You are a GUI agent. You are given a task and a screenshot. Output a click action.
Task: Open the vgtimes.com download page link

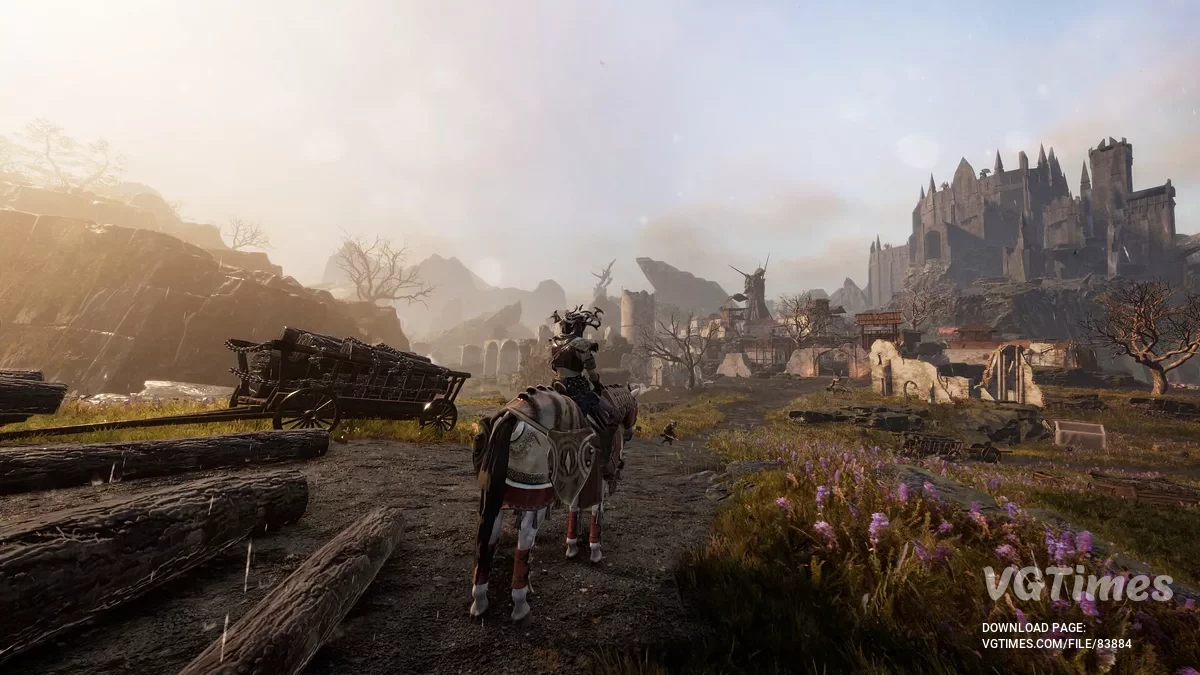point(1057,643)
